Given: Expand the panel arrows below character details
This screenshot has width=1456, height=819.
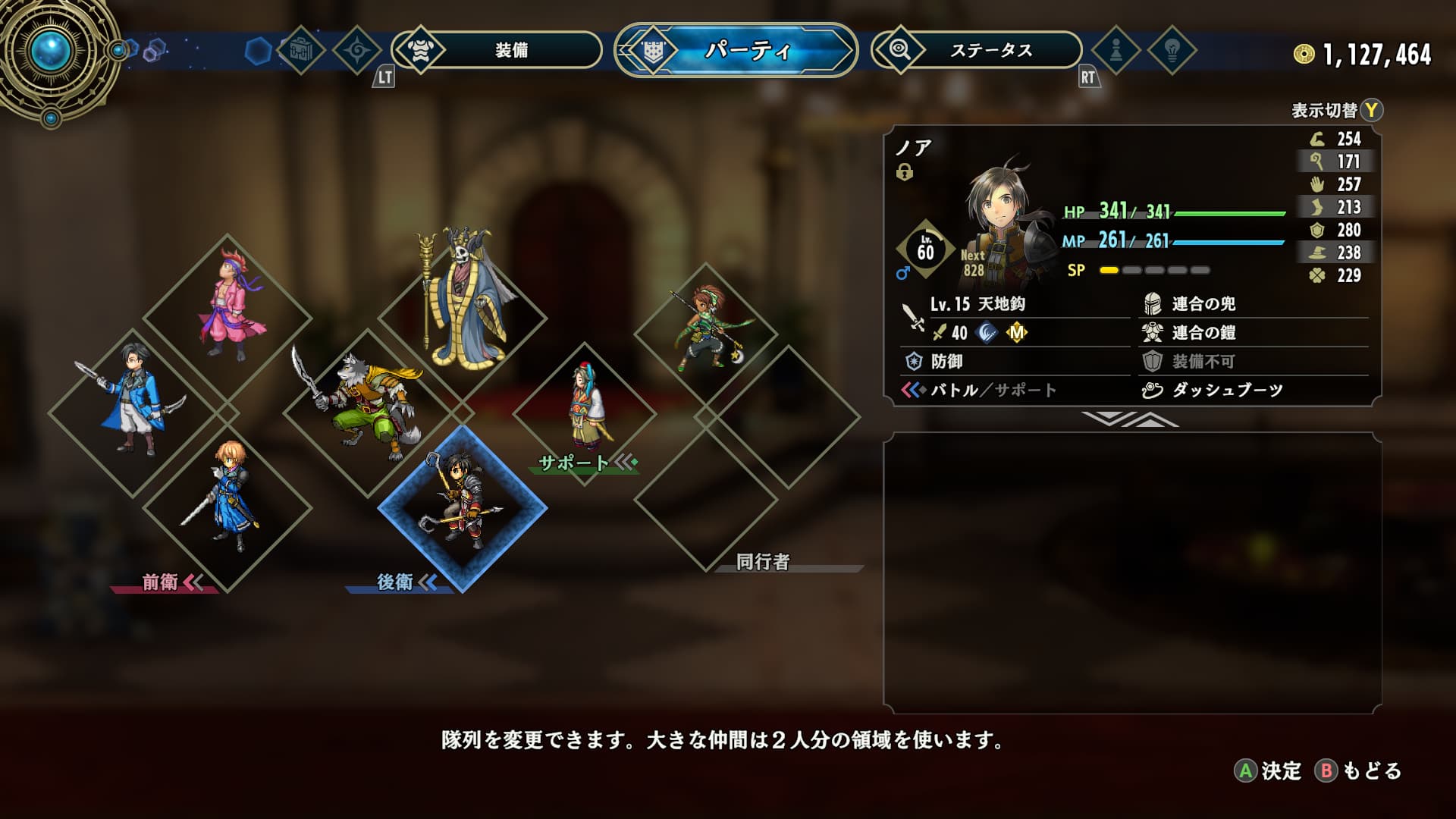Looking at the screenshot, I should (x=1130, y=419).
